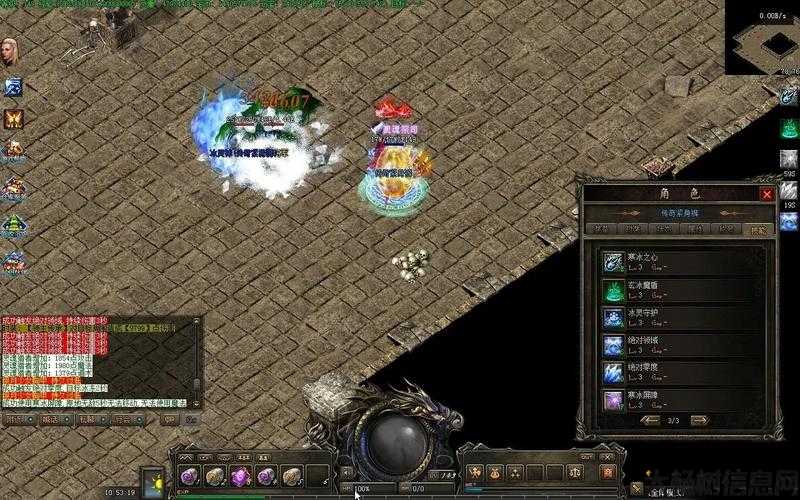
Task: Select the first chat channel button
Action: 16,420
